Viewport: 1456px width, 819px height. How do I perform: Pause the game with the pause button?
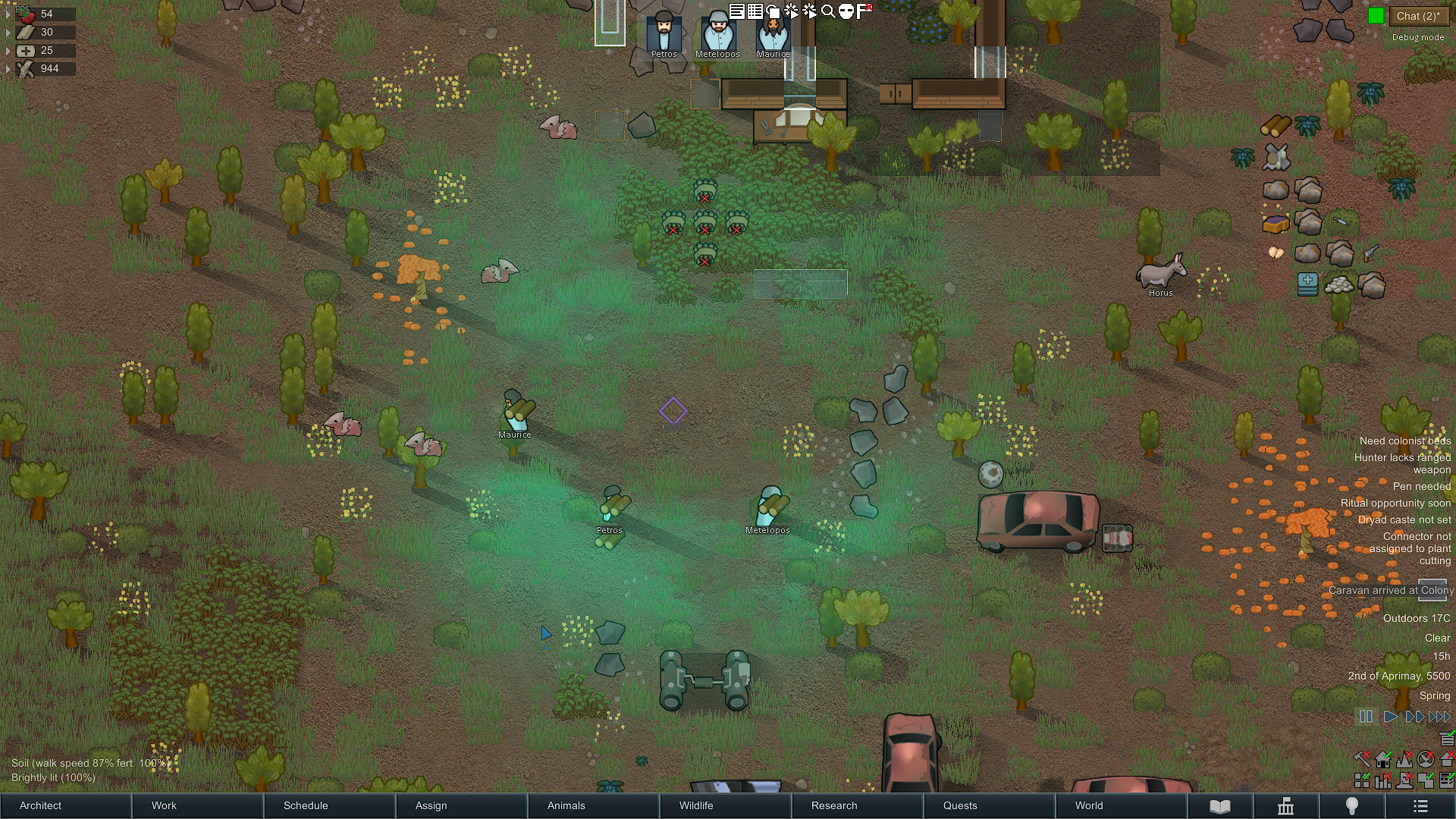pos(1366,717)
